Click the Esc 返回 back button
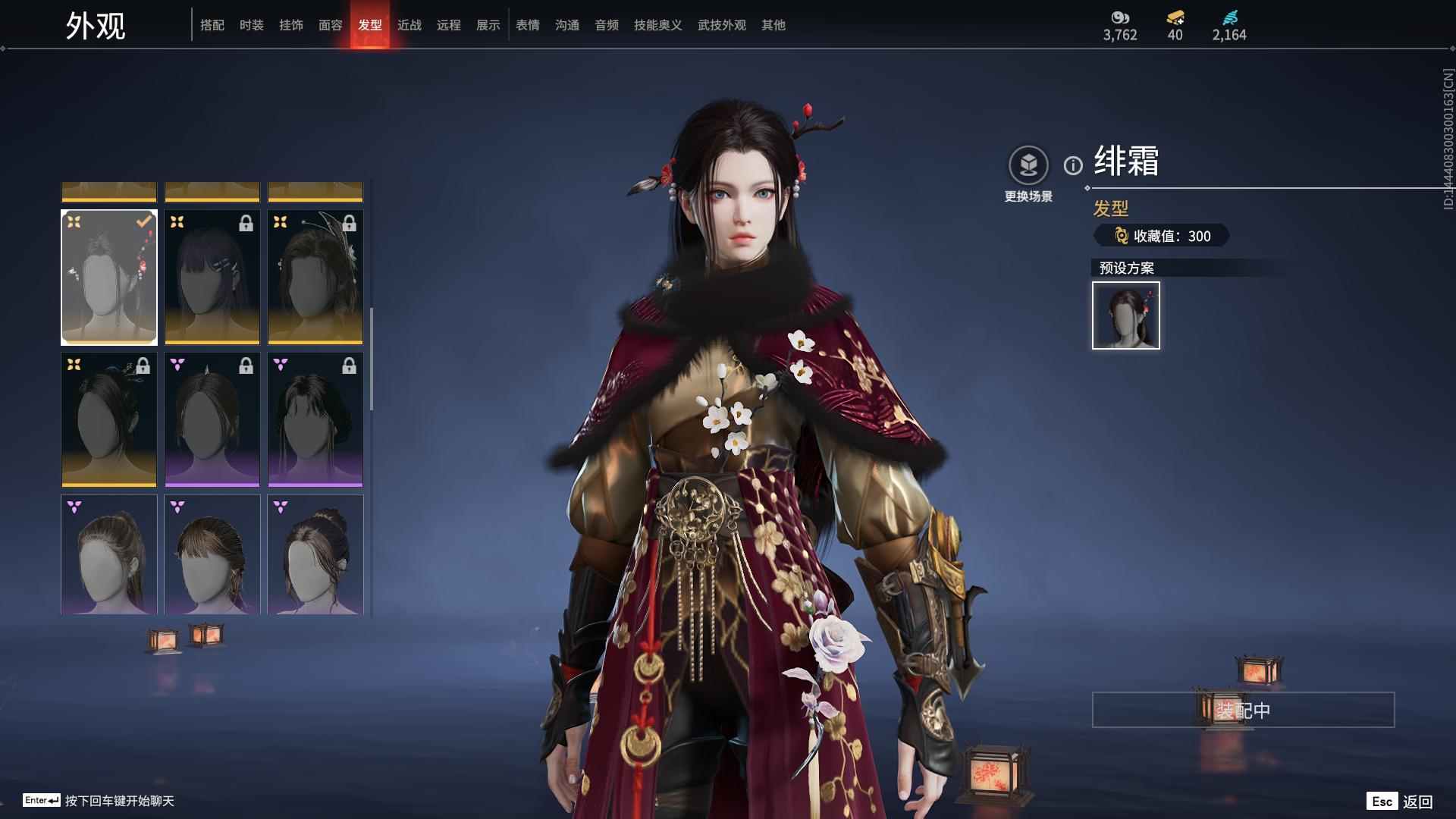 tap(1400, 802)
